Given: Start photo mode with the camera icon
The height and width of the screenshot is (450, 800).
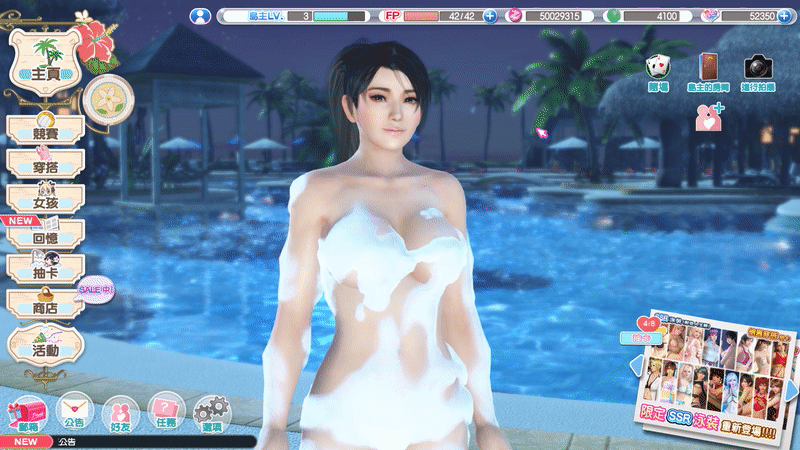Looking at the screenshot, I should tap(760, 70).
